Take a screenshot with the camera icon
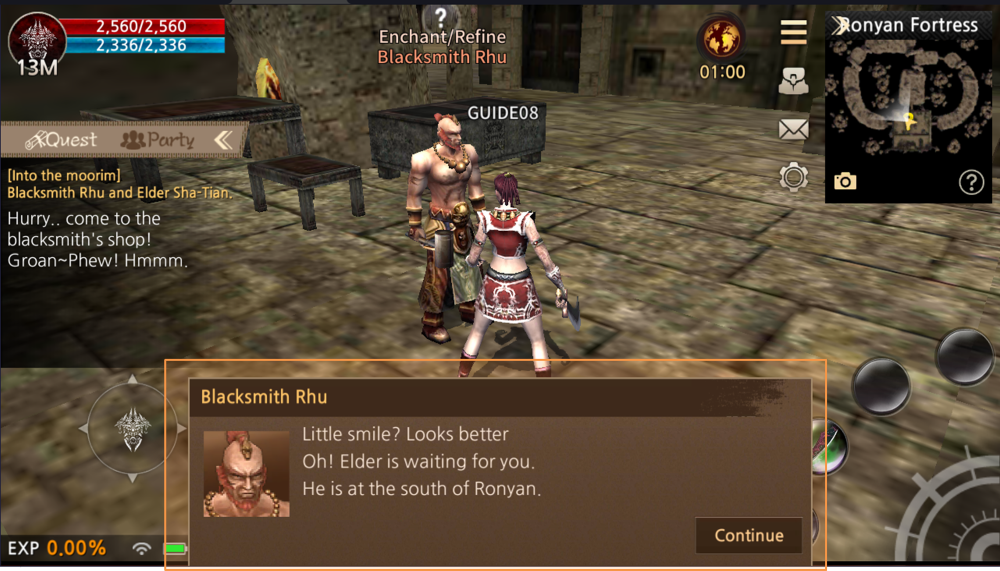Viewport: 1000px width, 571px height. coord(845,181)
